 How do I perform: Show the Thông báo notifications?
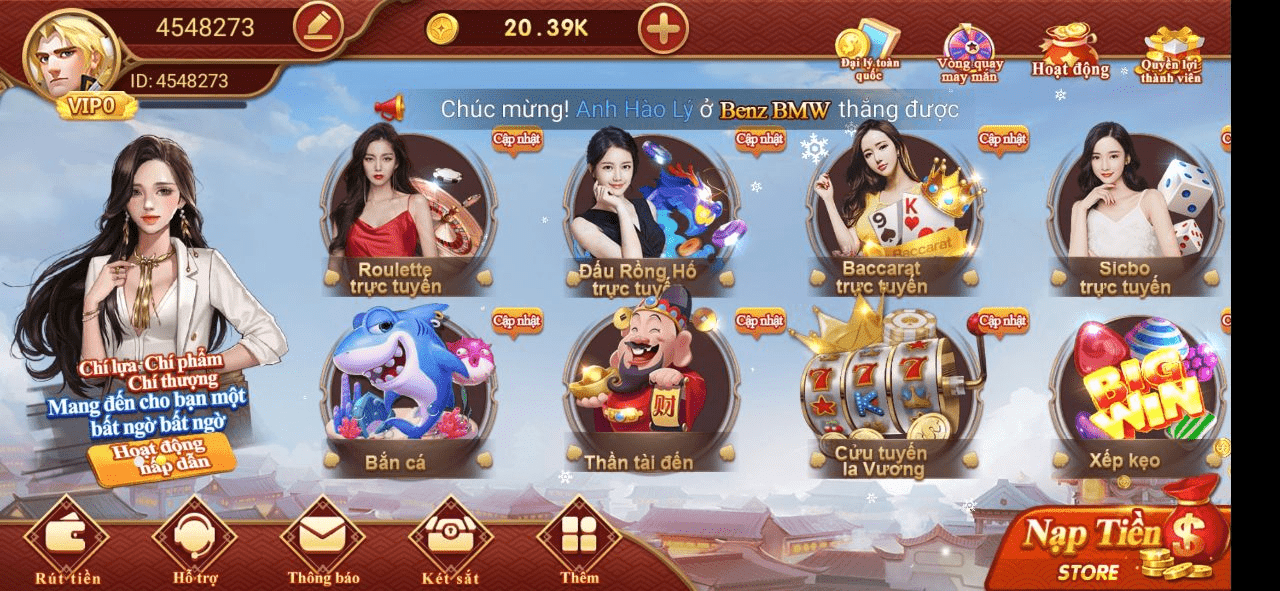pyautogui.click(x=322, y=541)
